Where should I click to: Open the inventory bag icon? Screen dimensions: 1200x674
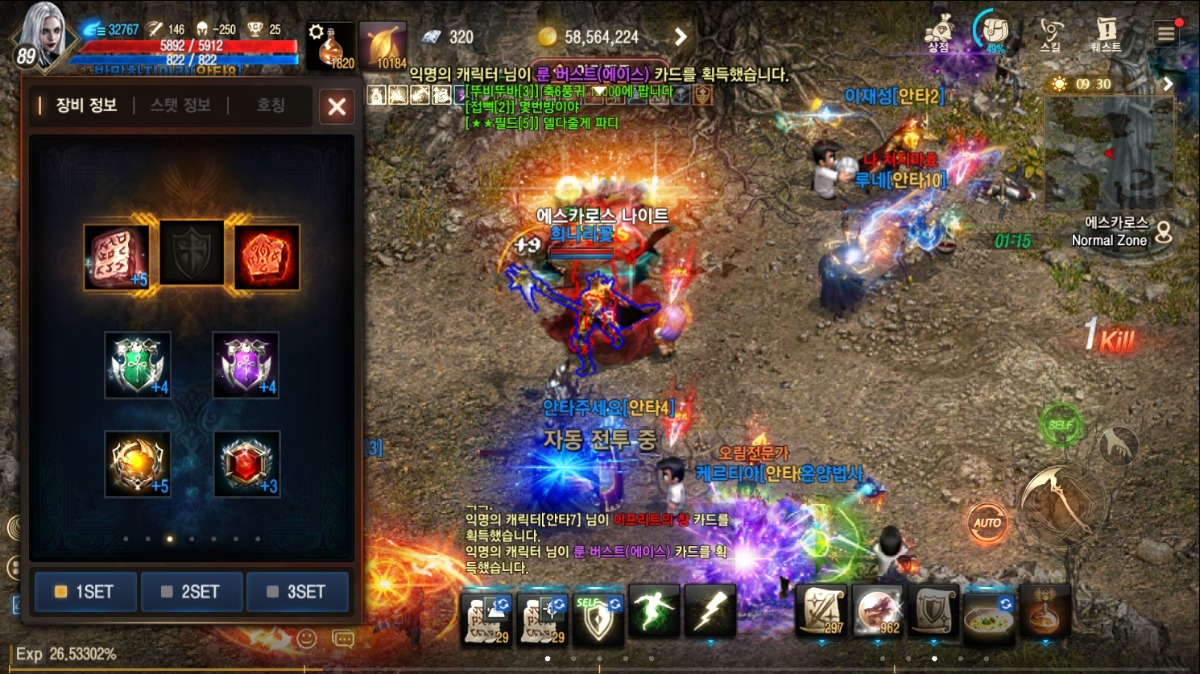pos(993,31)
